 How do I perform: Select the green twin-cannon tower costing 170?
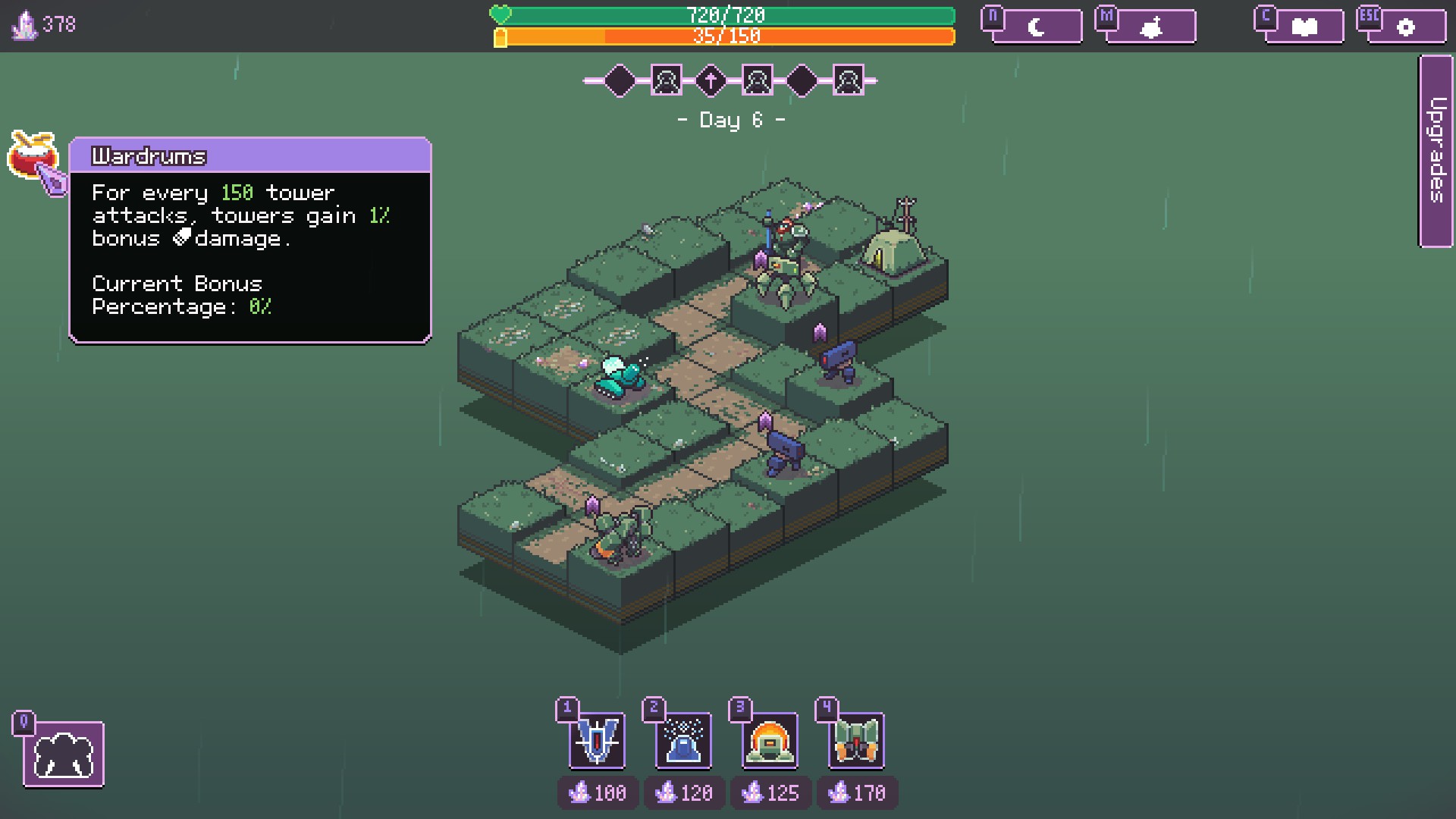[856, 741]
